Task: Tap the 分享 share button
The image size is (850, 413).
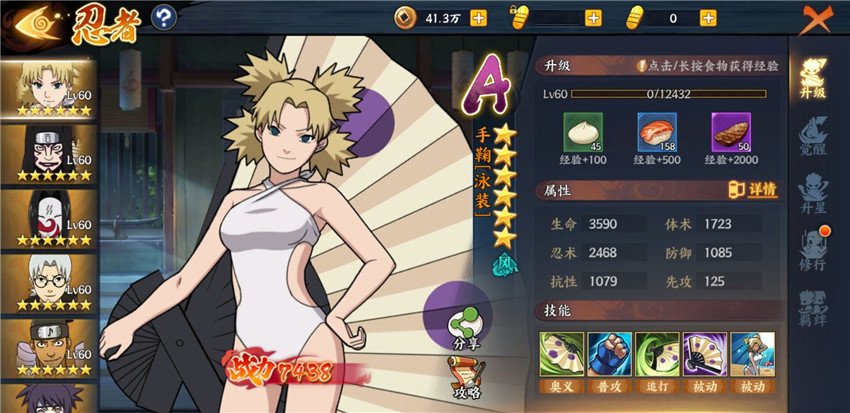Action: (461, 327)
